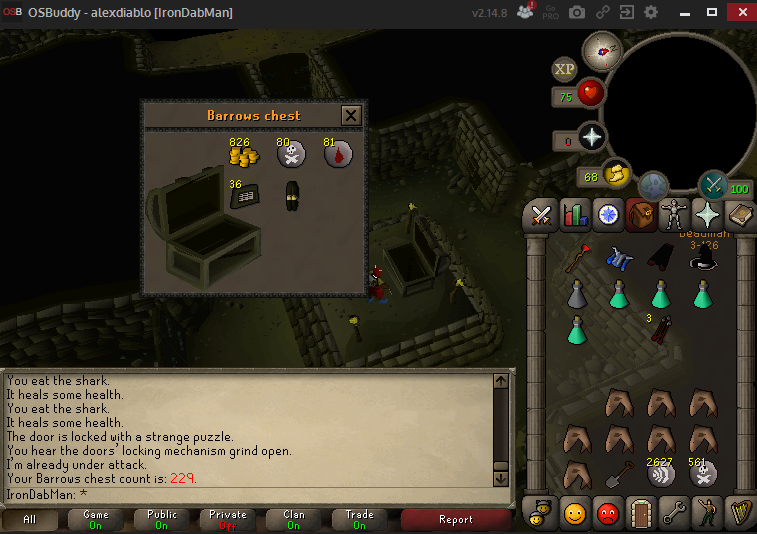The height and width of the screenshot is (534, 757).
Task: Open the combat options tab
Action: [542, 215]
